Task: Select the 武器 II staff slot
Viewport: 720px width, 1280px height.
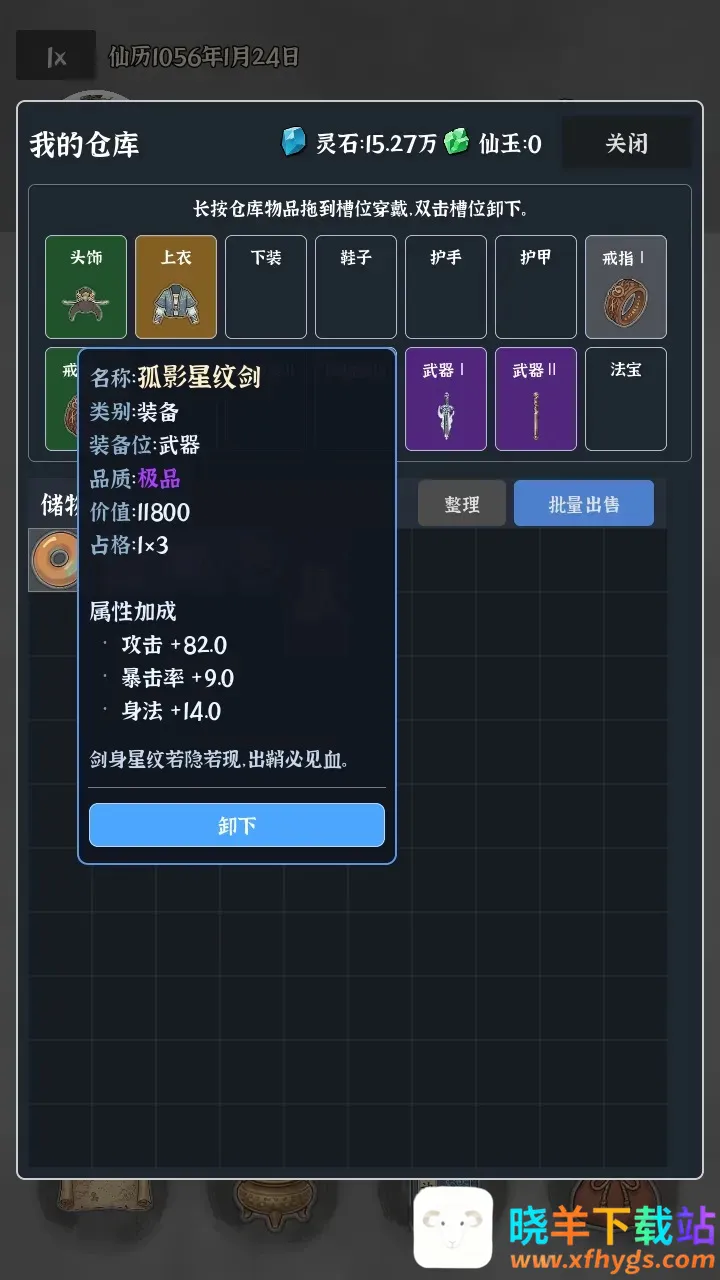Action: [536, 399]
